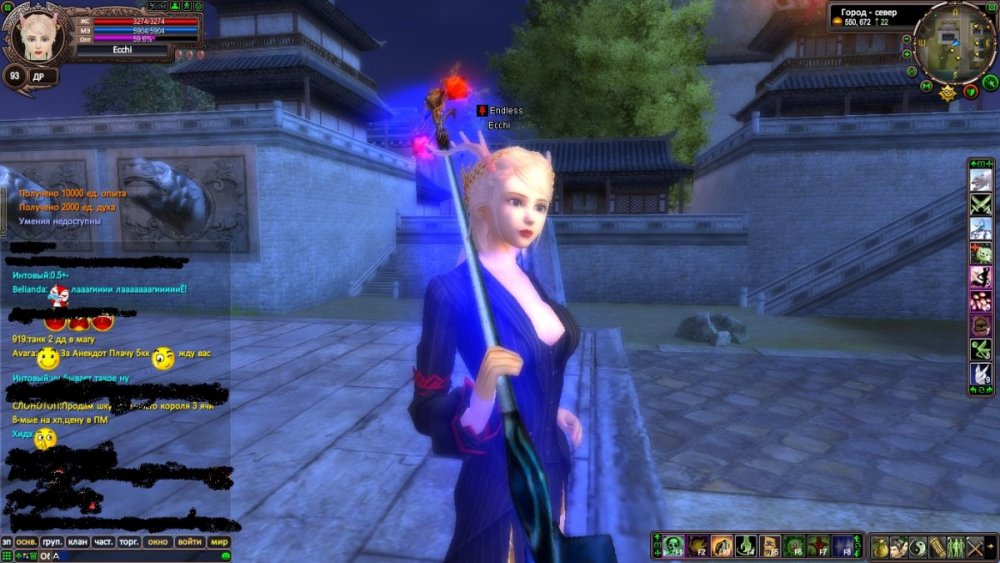Switch to the 'мир' world chat tab
The image size is (1000, 563).
220,542
